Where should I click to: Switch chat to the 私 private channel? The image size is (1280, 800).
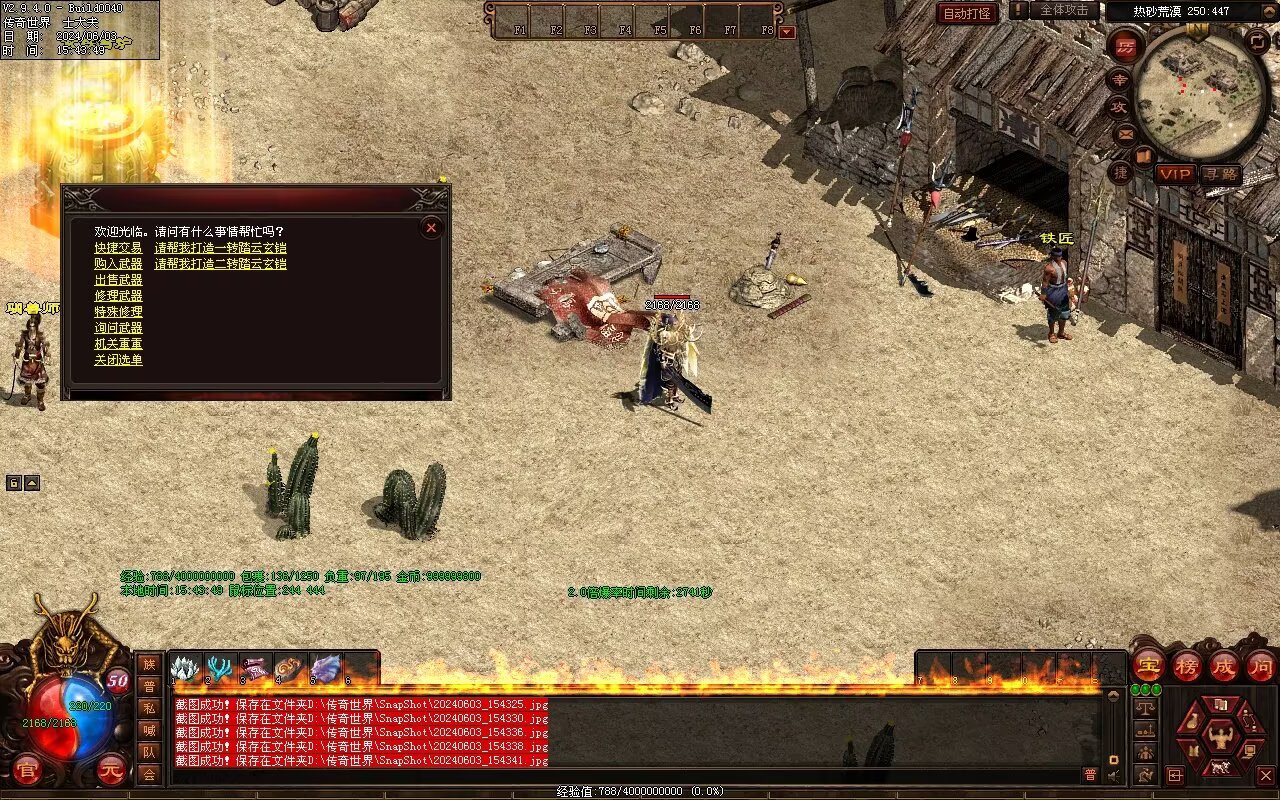click(148, 708)
